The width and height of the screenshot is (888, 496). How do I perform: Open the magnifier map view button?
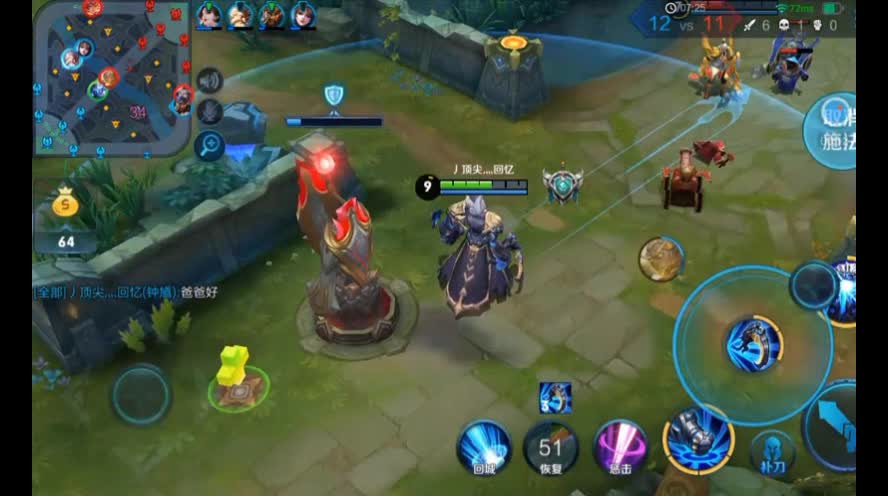[x=209, y=145]
